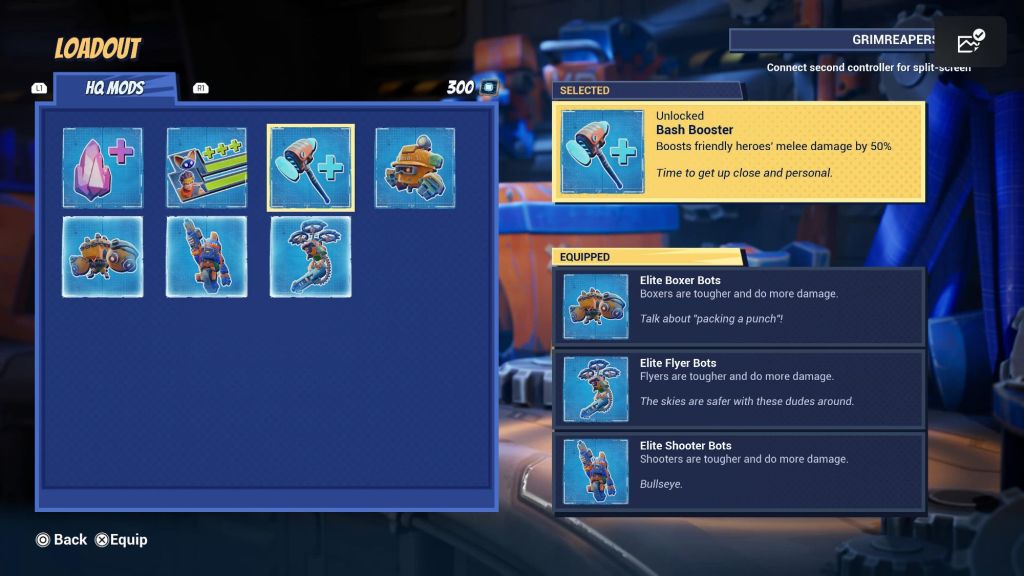Click the equipped Elite Shooter Bots row

[738, 472]
